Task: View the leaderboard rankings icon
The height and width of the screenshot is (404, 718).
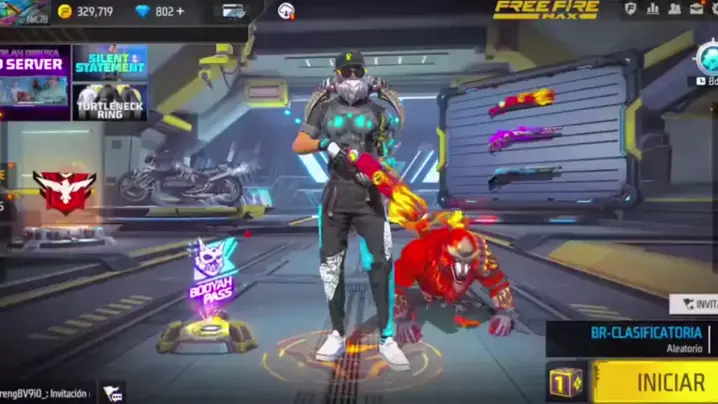Action: [653, 9]
